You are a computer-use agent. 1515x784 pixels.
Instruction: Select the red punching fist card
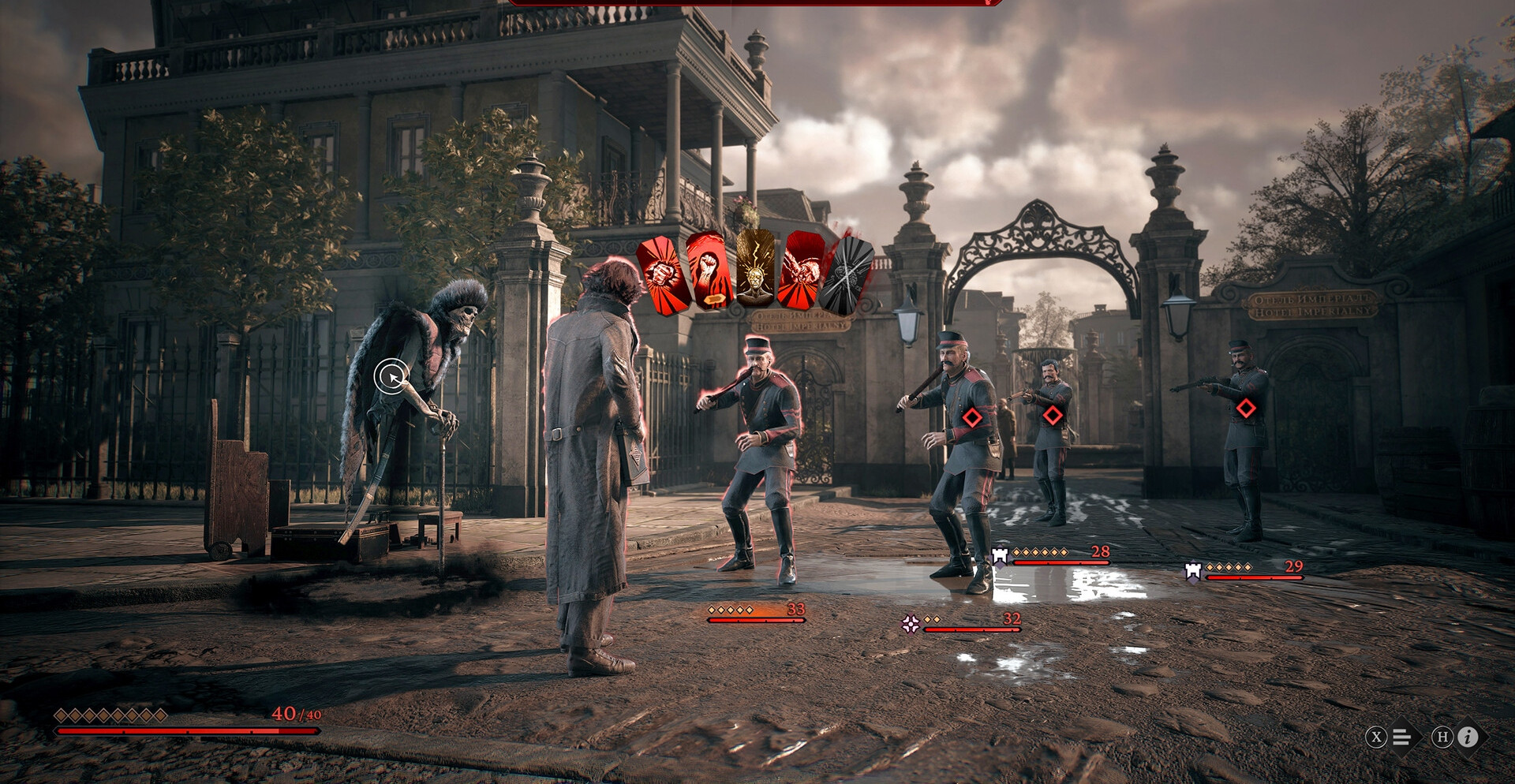tap(664, 274)
